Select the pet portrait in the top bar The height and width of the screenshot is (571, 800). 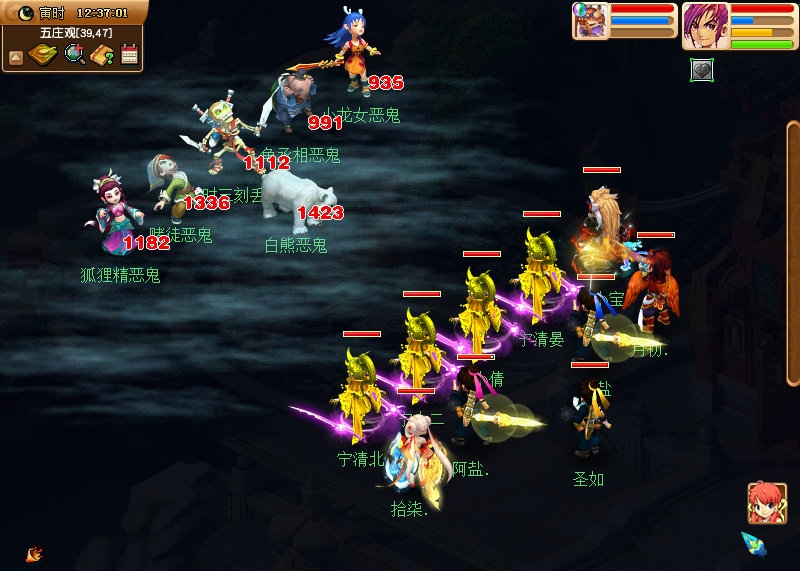[590, 21]
